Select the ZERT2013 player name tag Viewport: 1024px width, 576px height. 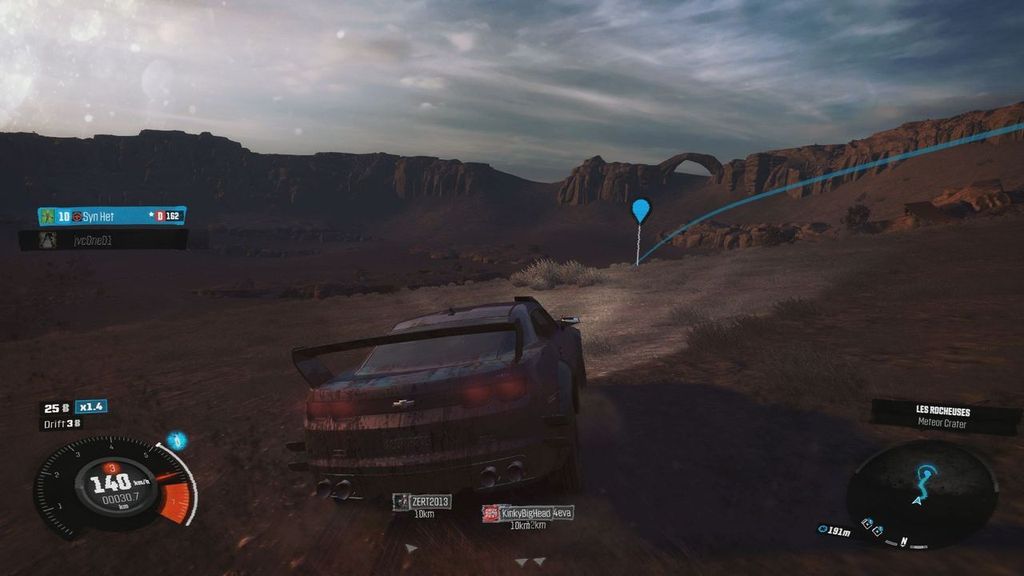click(x=421, y=502)
